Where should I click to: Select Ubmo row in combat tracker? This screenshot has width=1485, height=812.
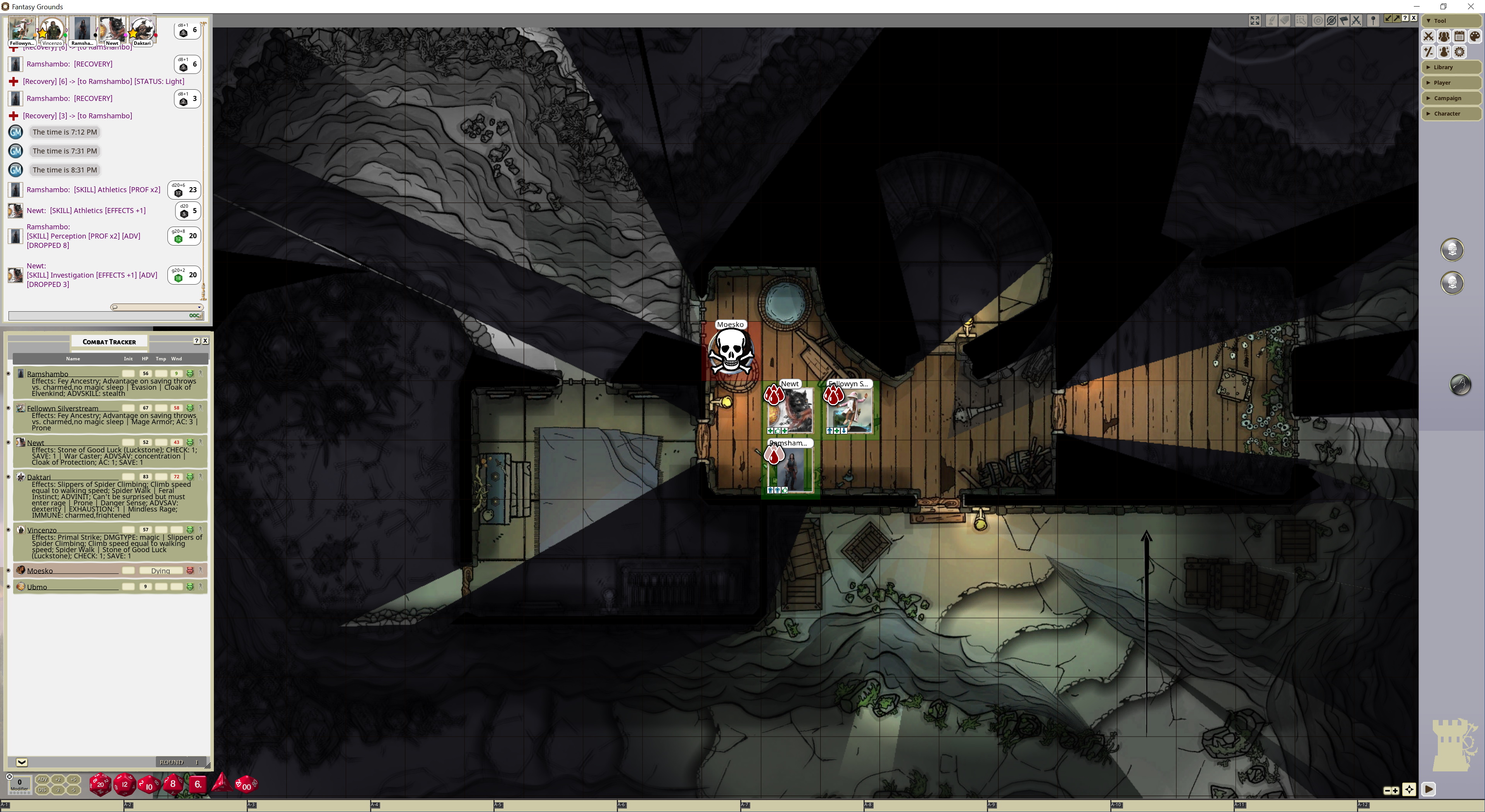37,587
